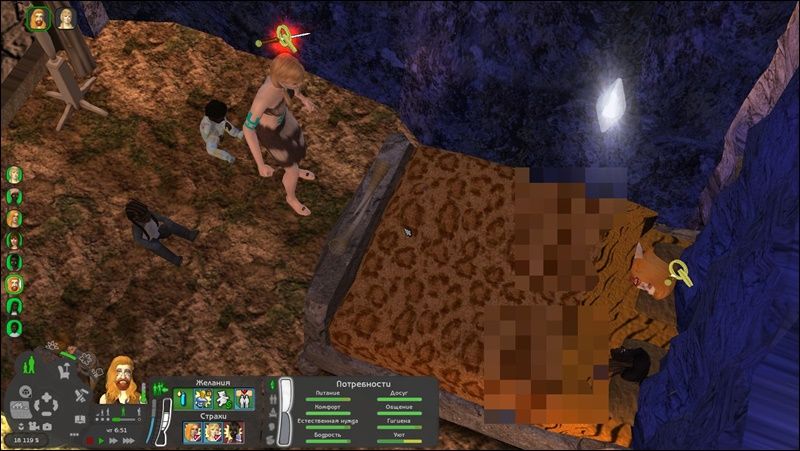Image resolution: width=800 pixels, height=451 pixels.
Task: Pause the game with the red button
Action: click(x=89, y=440)
